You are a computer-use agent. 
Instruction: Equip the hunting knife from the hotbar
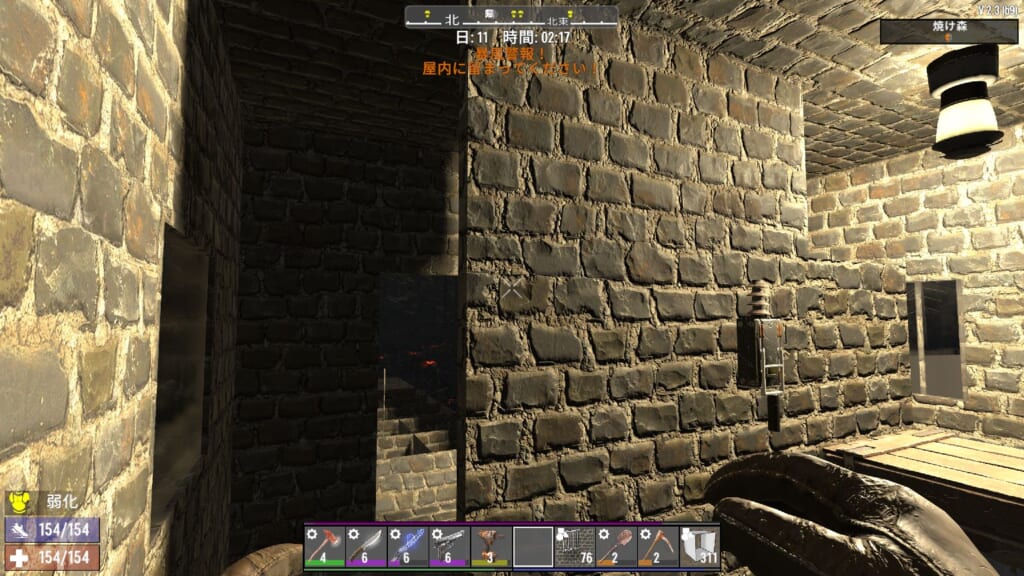(366, 547)
